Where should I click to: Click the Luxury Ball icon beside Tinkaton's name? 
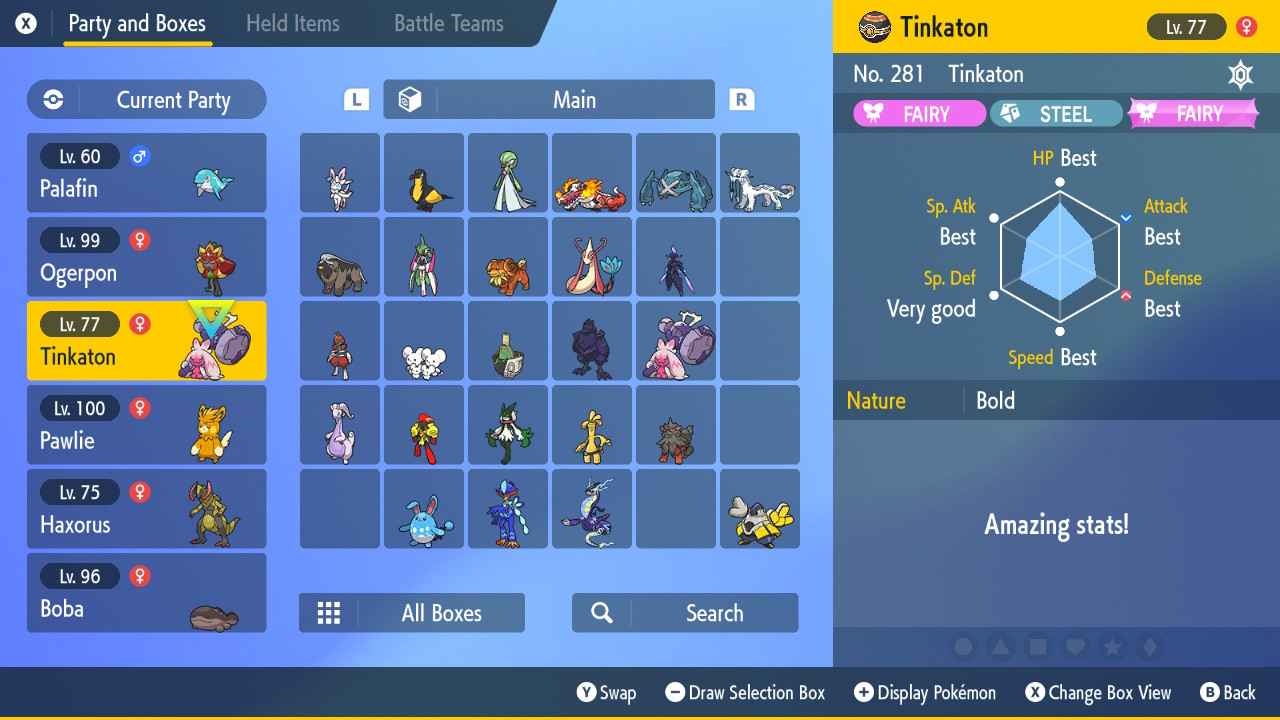[x=875, y=27]
